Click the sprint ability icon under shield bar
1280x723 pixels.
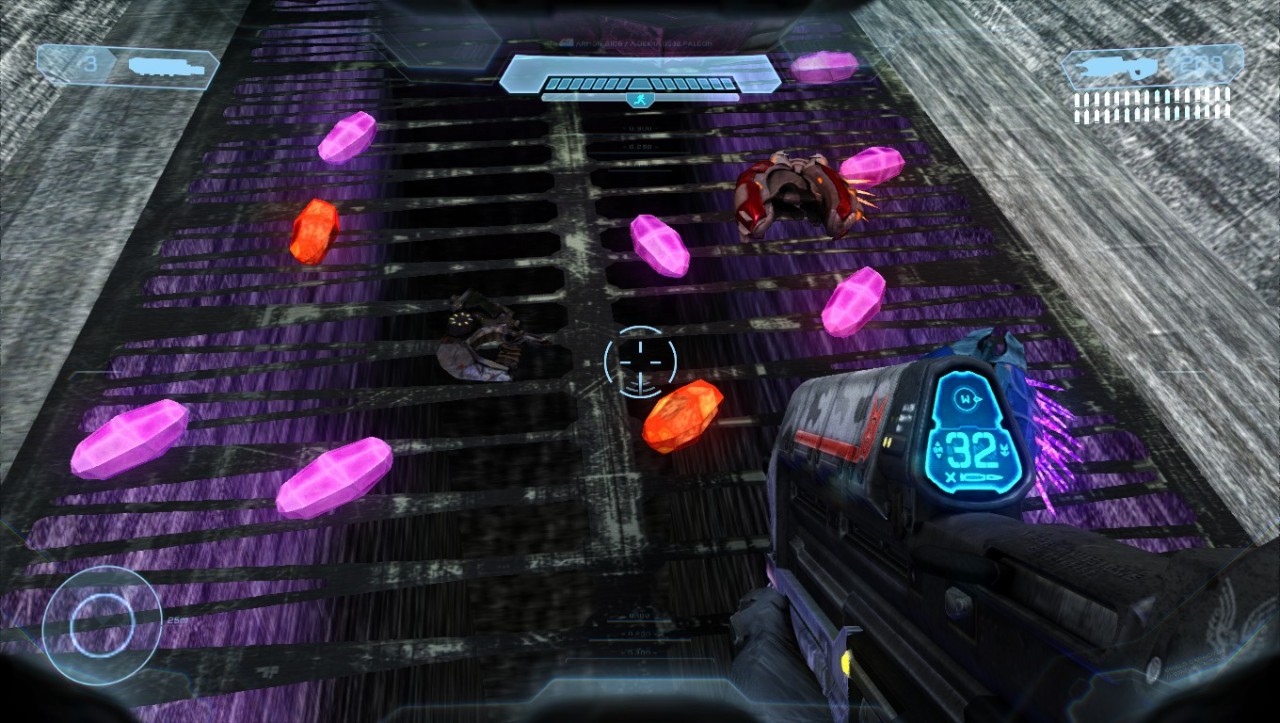click(640, 100)
